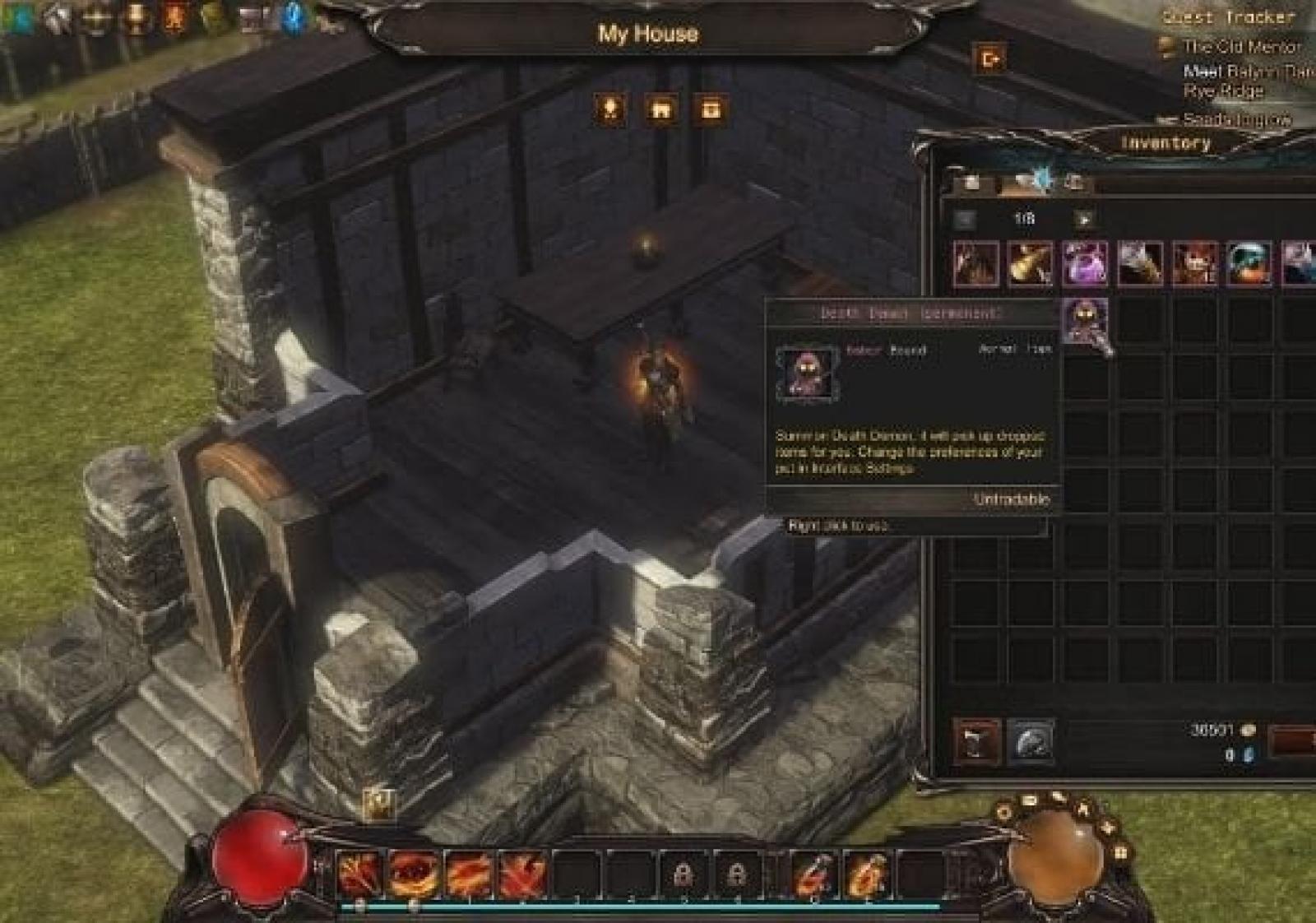The height and width of the screenshot is (923, 1316).
Task: Select the house icon button
Action: [660, 109]
